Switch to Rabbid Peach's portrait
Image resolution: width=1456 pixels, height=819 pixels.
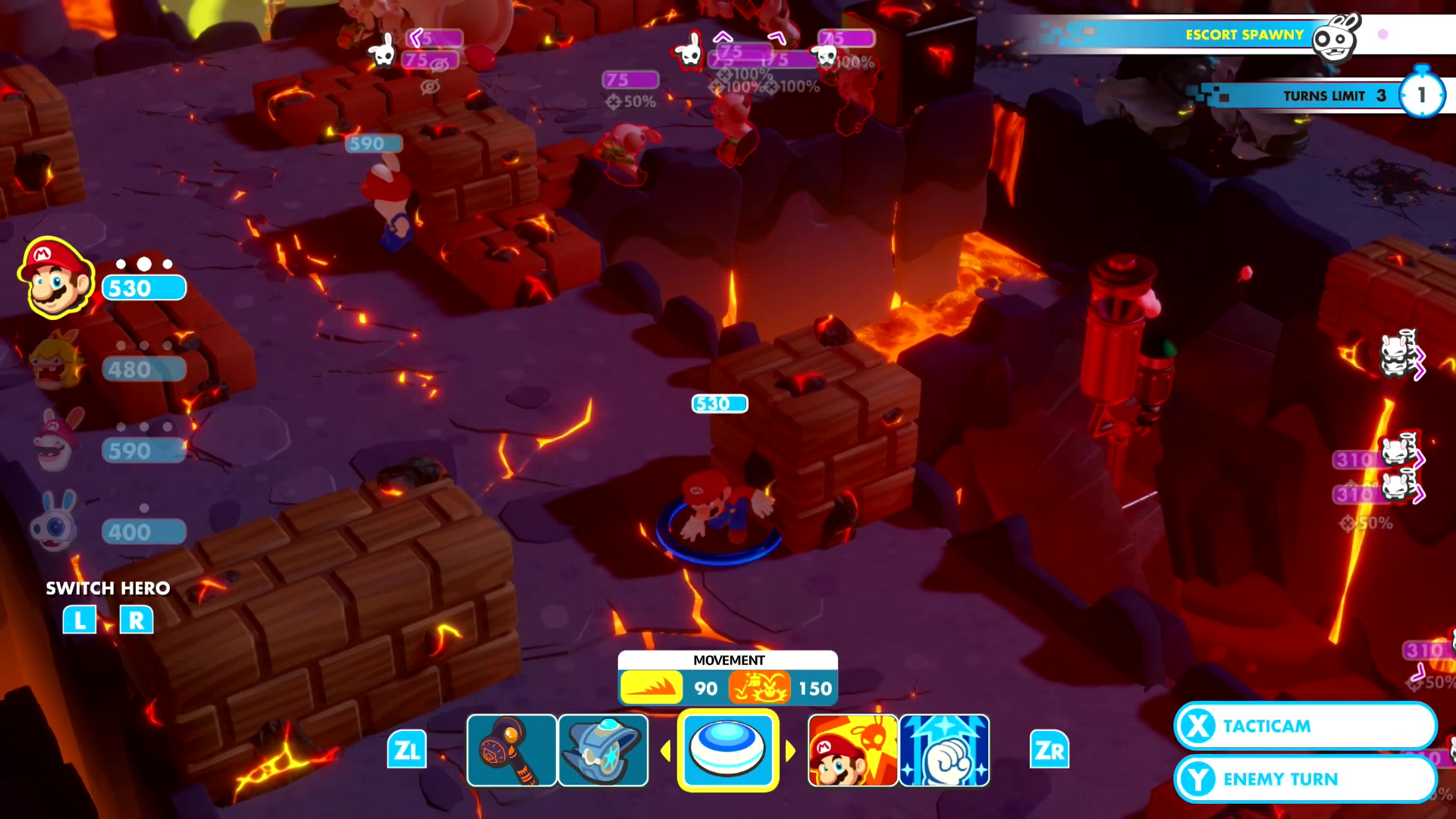56,361
